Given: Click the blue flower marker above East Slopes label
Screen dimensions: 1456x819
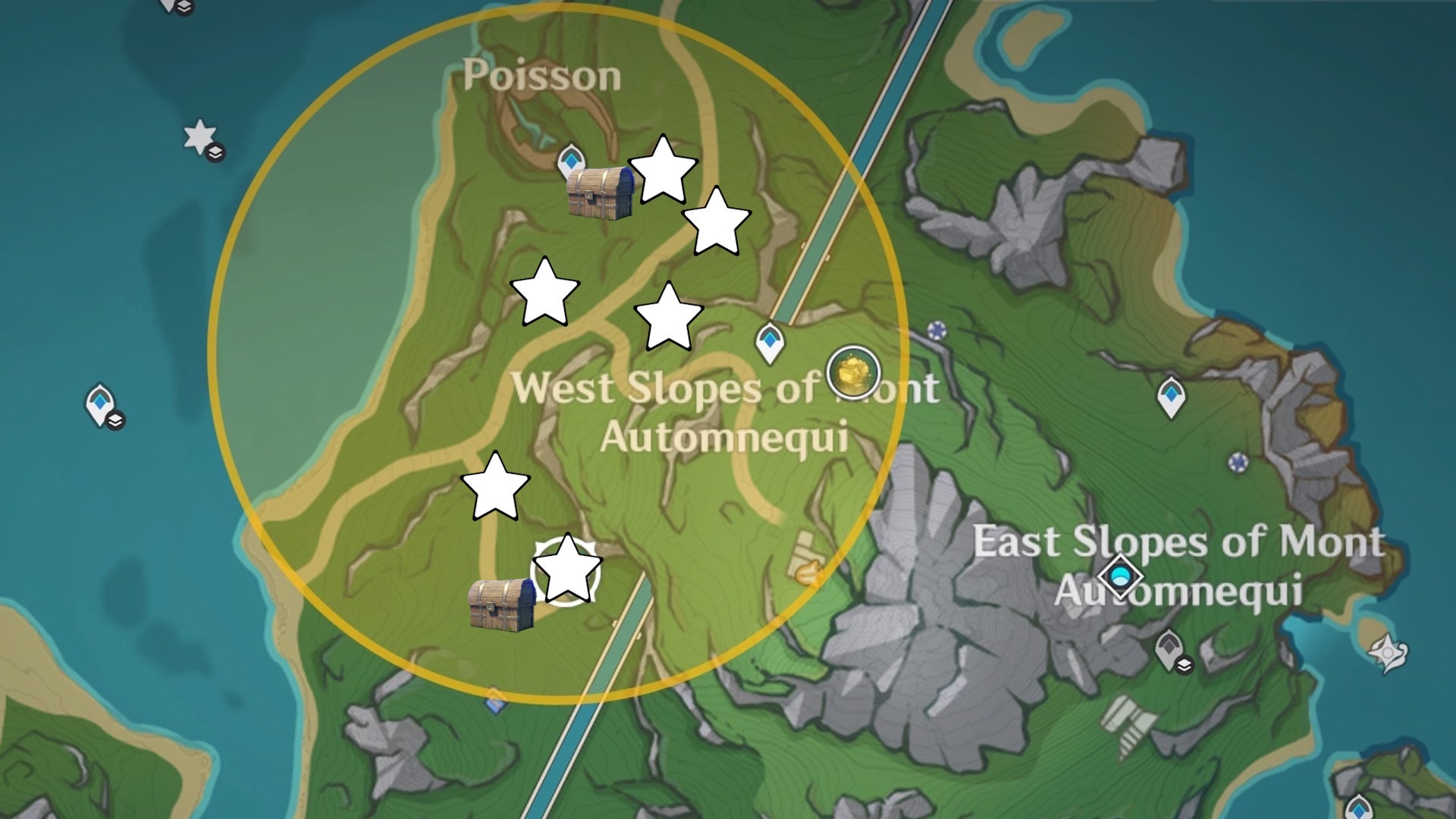Looking at the screenshot, I should [x=1237, y=460].
